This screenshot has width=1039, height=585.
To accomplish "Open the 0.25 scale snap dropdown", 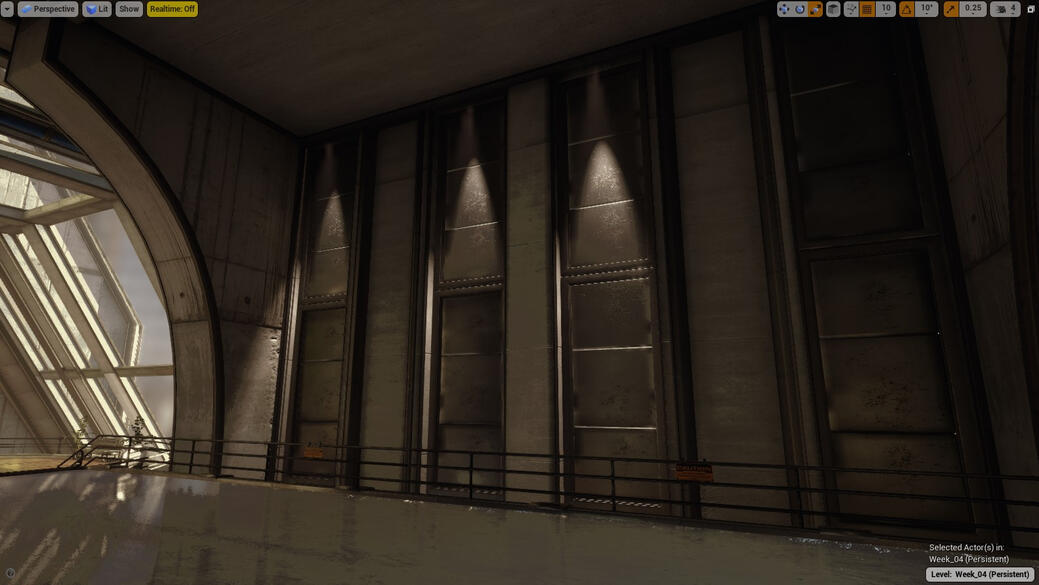I will pyautogui.click(x=973, y=9).
